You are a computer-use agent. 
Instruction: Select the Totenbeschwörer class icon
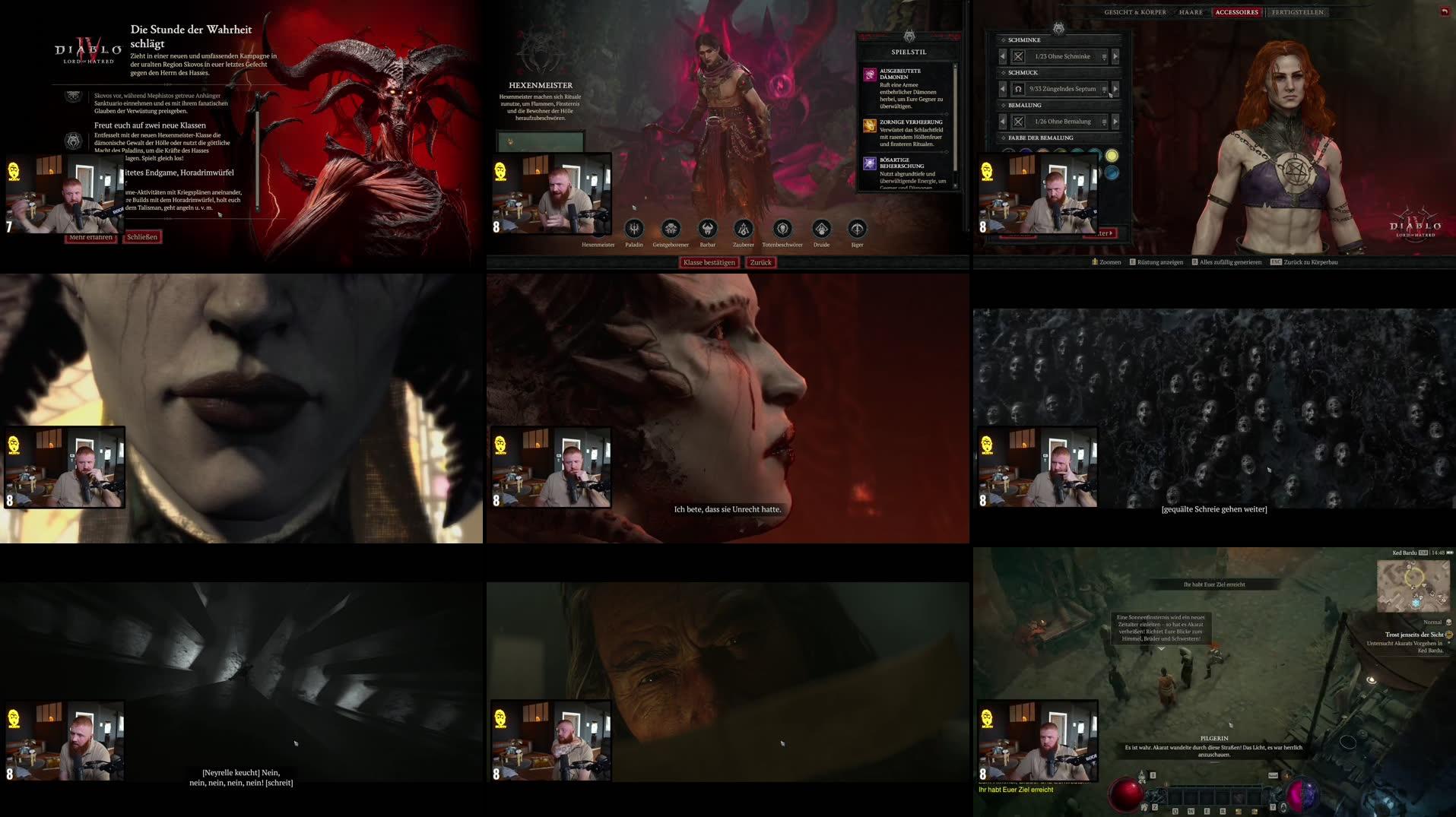(782, 228)
